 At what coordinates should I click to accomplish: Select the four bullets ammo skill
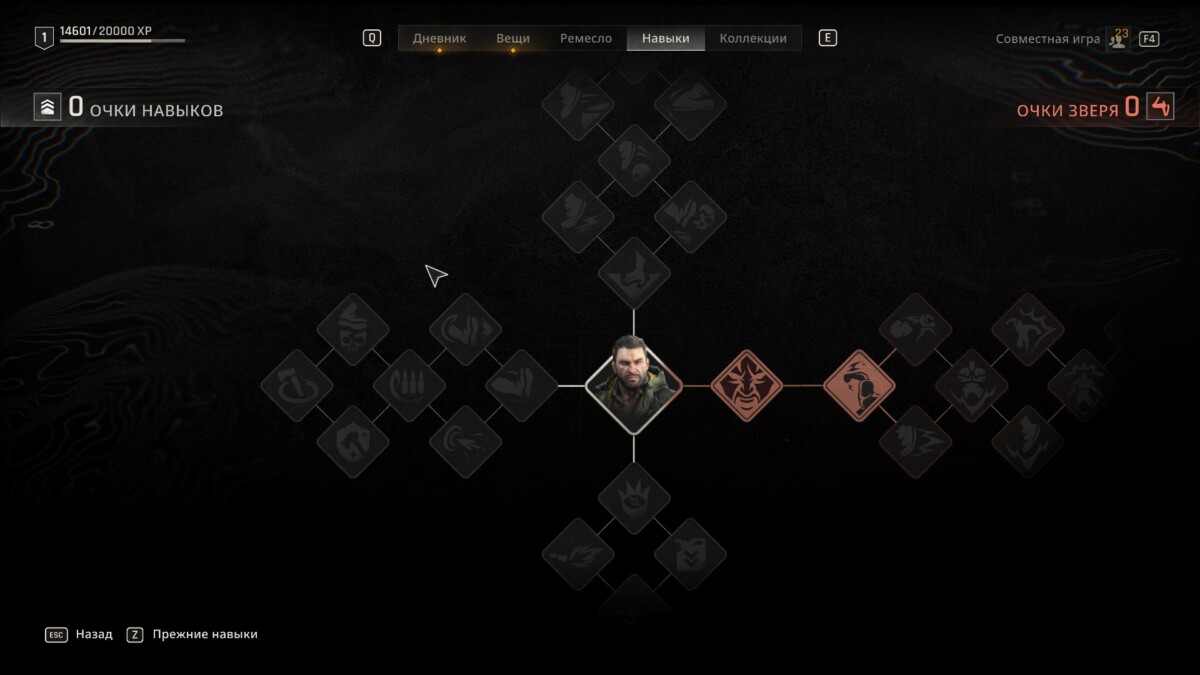point(409,385)
